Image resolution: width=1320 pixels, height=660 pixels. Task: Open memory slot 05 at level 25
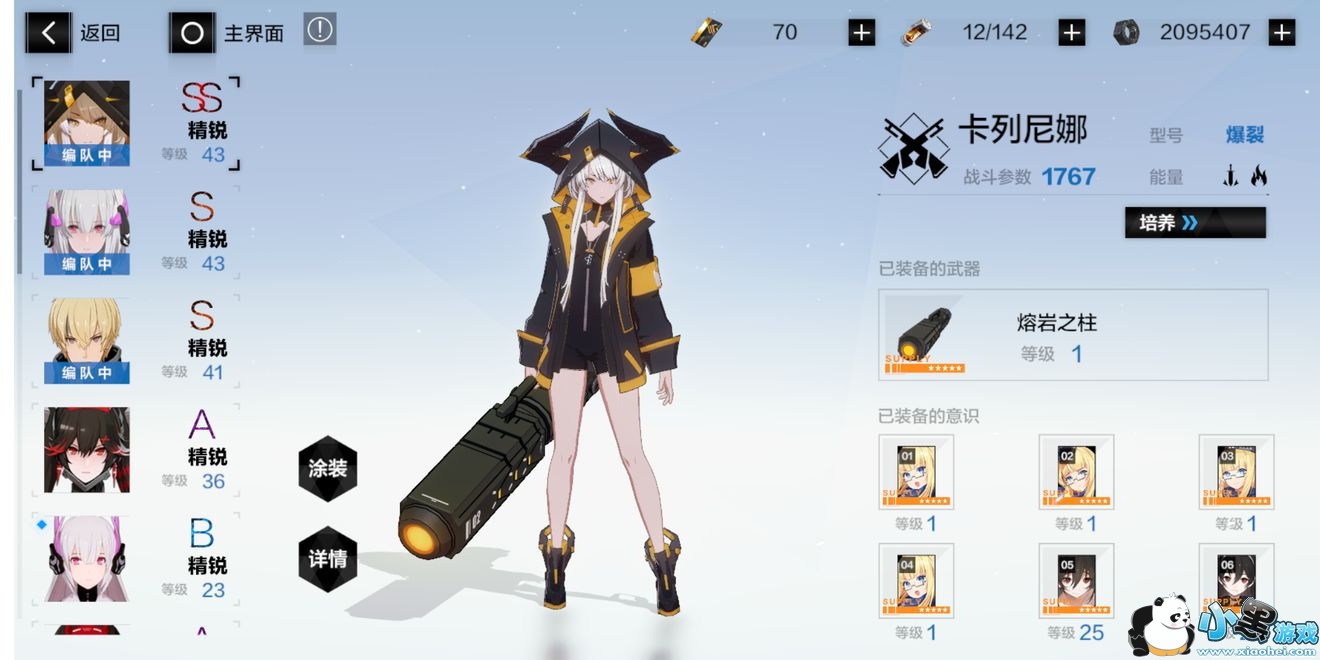click(1076, 581)
